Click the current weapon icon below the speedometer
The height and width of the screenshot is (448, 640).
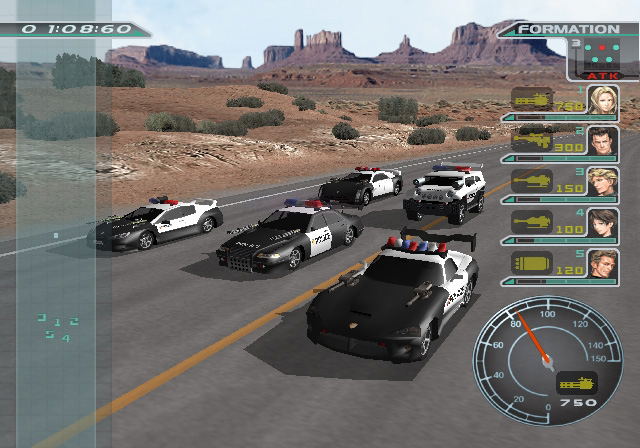coord(576,382)
